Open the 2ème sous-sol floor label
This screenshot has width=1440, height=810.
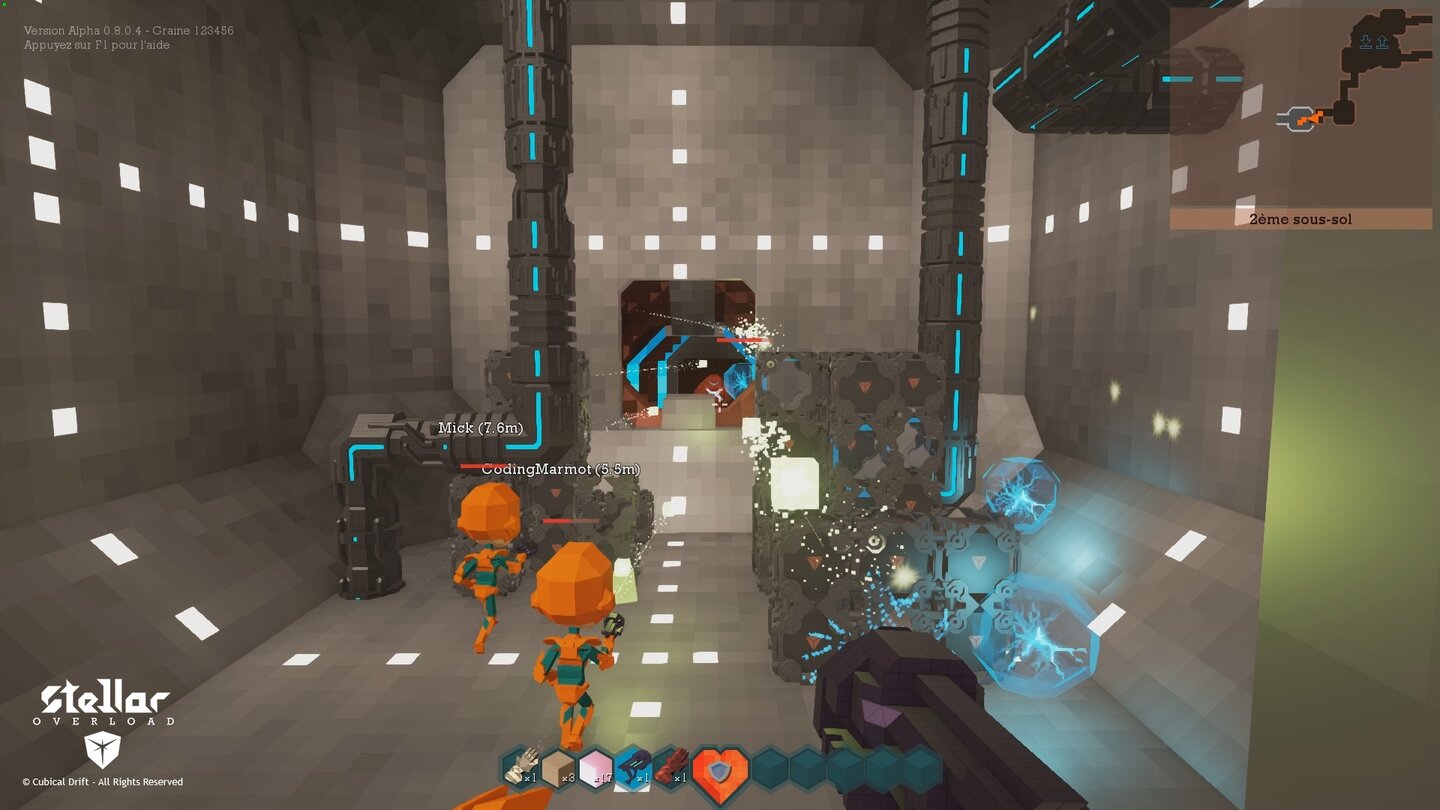(1300, 218)
